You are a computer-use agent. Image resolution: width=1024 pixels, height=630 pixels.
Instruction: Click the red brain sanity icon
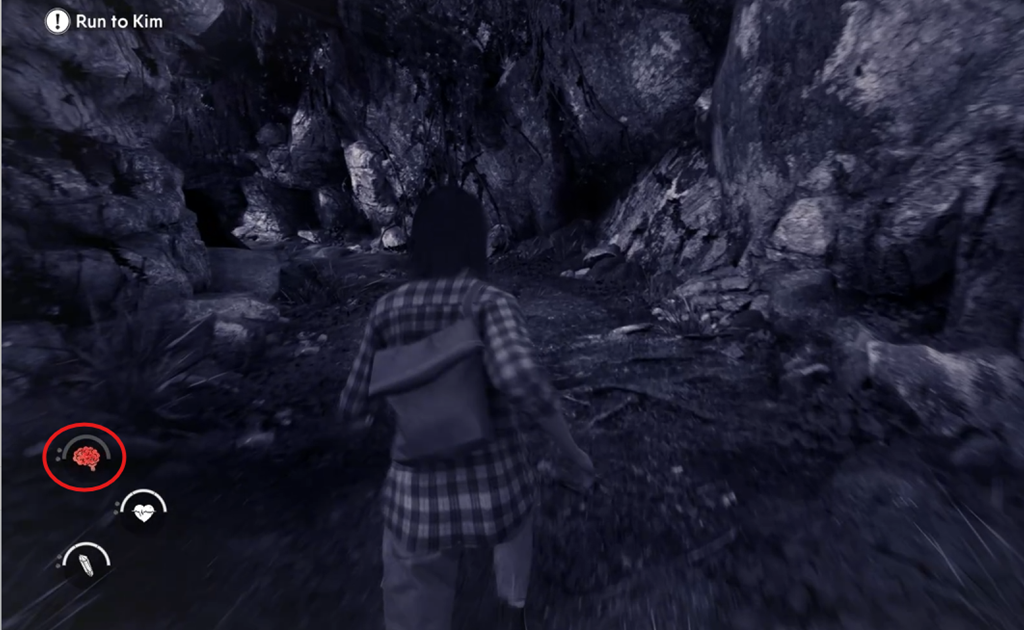(x=86, y=457)
